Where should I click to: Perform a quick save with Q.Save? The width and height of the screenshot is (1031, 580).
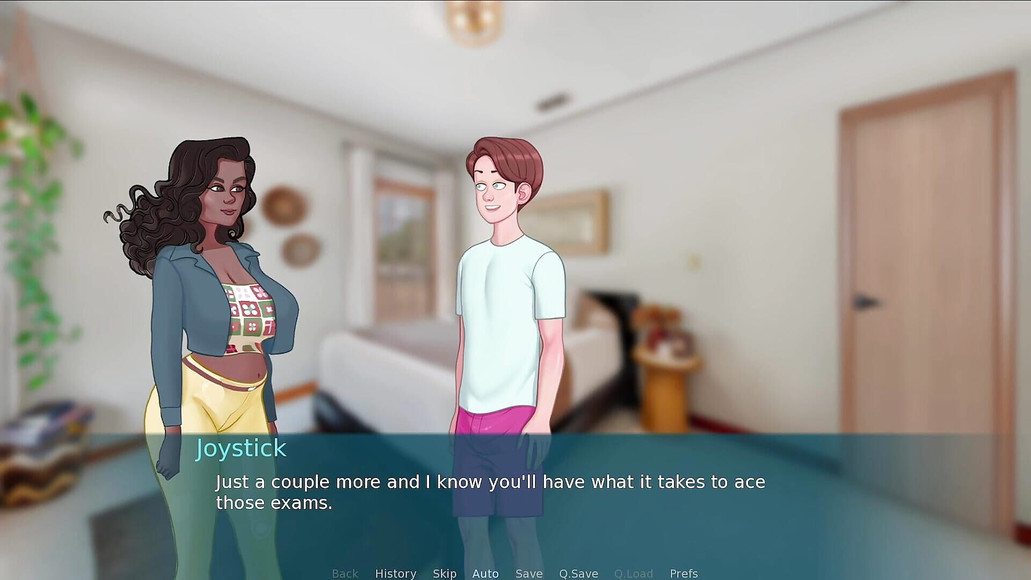[578, 573]
